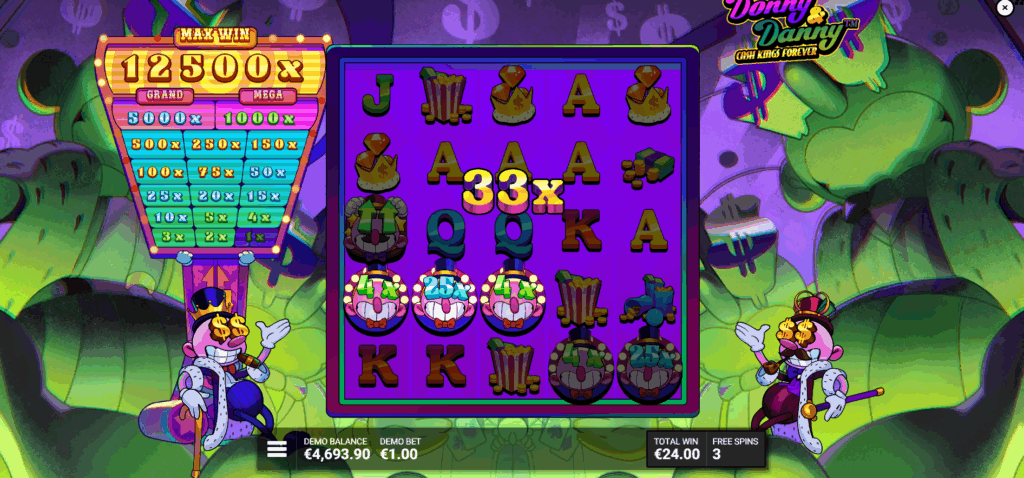Open the hamburger menu
1024x478 pixels.
click(276, 449)
